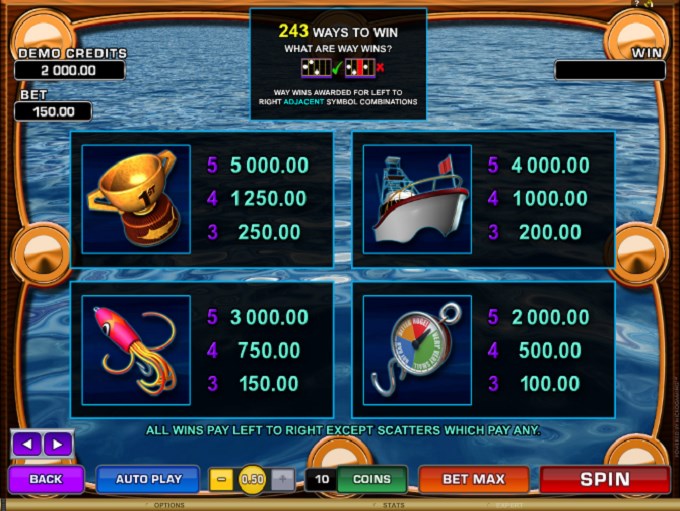The width and height of the screenshot is (680, 511).
Task: Click the green Coins button
Action: [371, 479]
